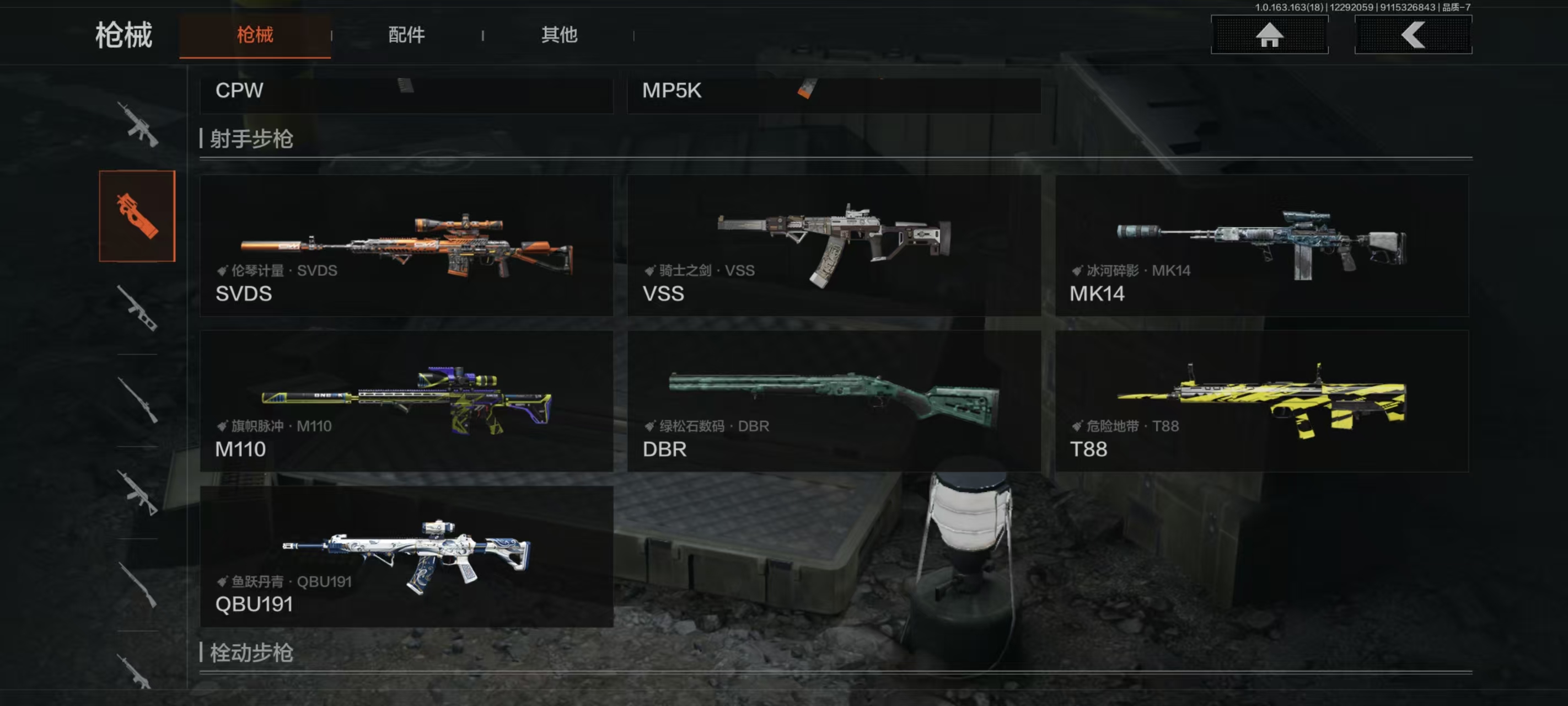Open the CPW weapon card
The width and height of the screenshot is (1568, 706).
pyautogui.click(x=406, y=93)
